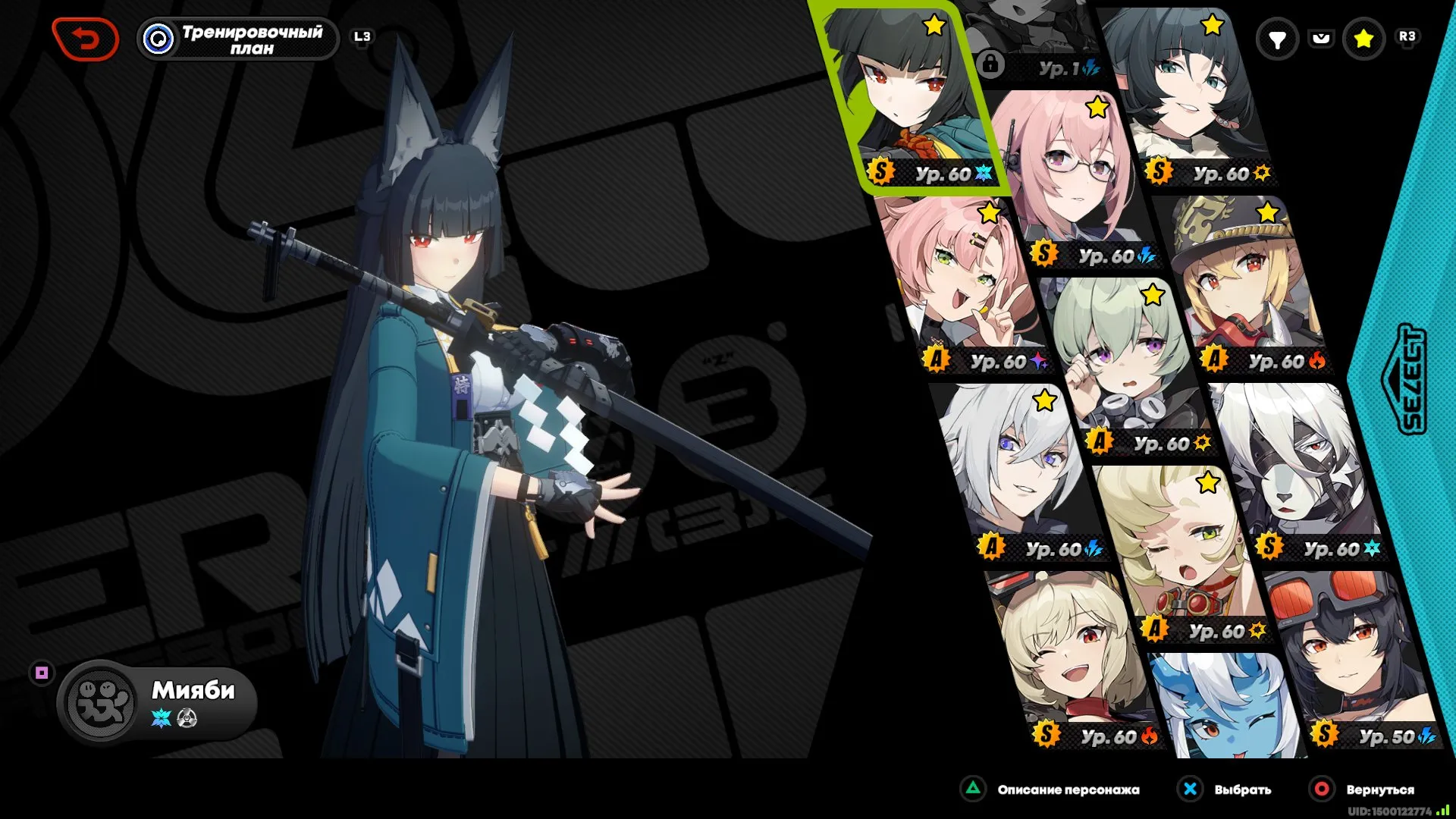Click the L3 button prompt badge
This screenshot has width=1456, height=819.
tap(362, 34)
